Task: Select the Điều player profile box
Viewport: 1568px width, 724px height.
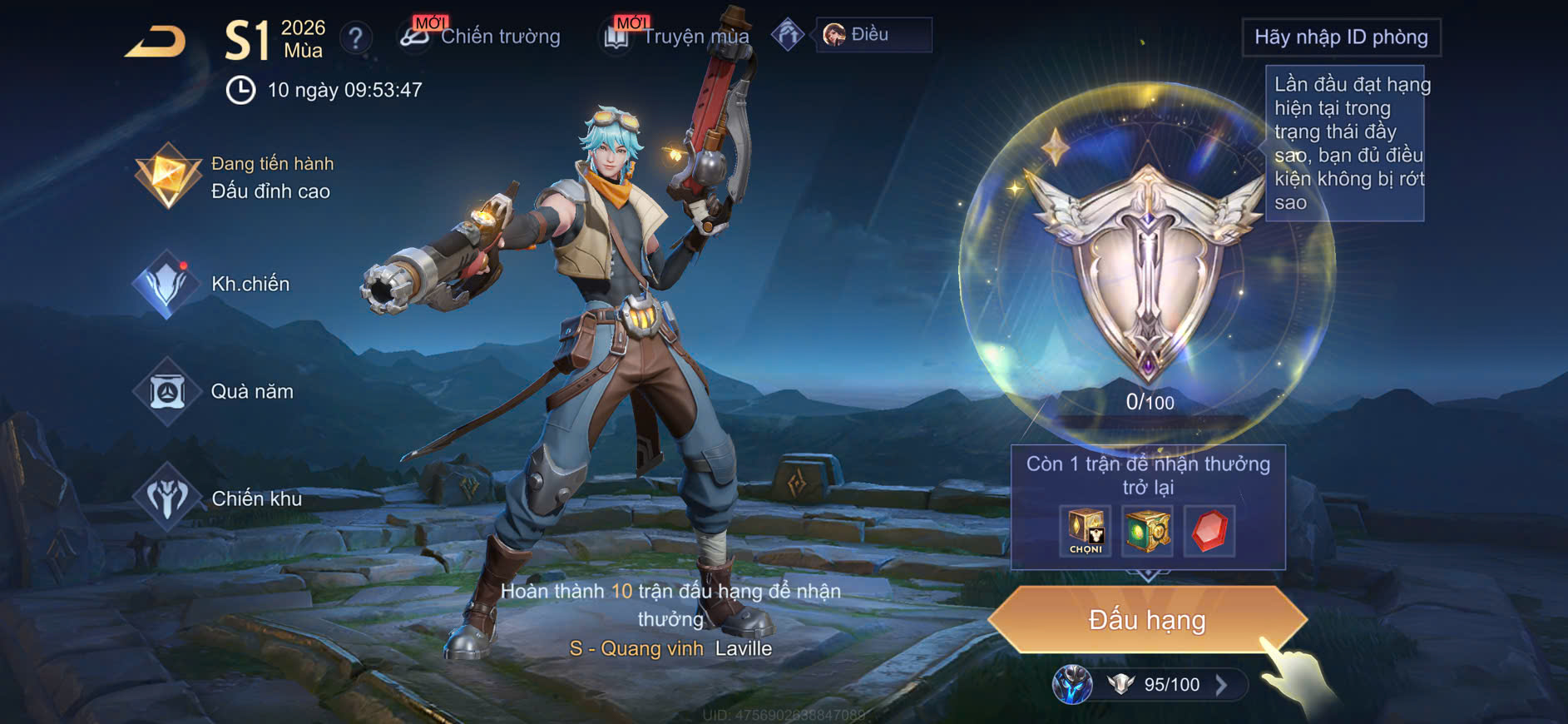Action: pyautogui.click(x=873, y=35)
